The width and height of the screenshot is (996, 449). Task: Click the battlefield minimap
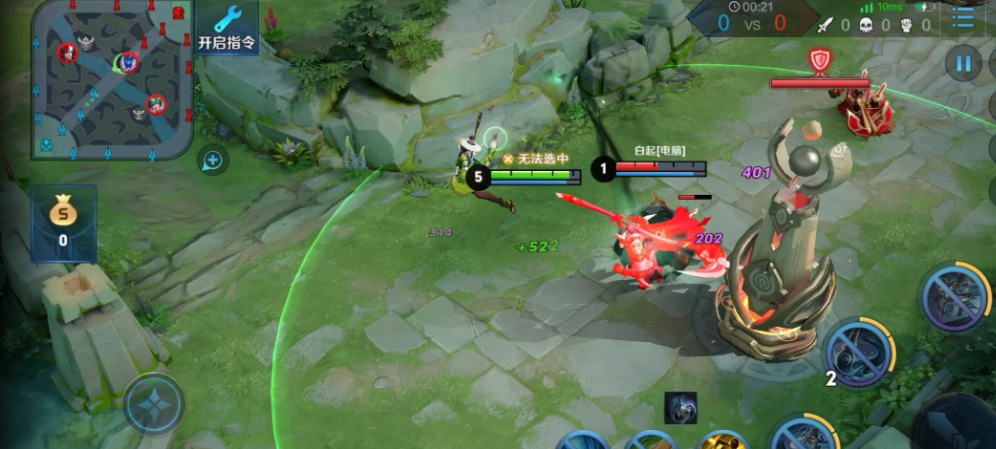111,78
